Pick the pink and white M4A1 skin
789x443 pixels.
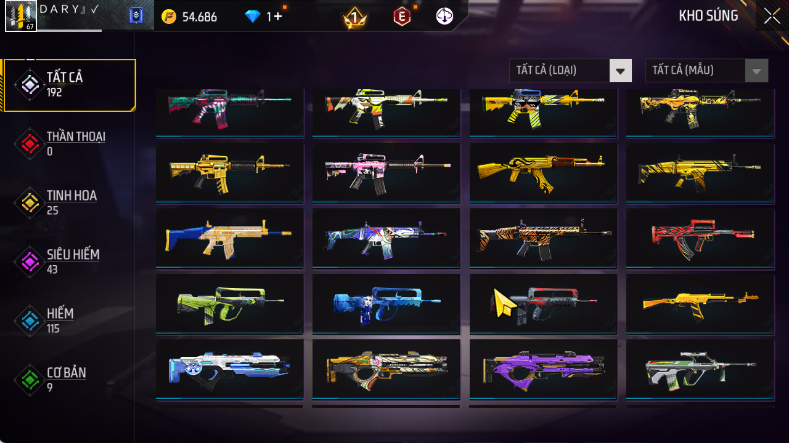point(386,172)
